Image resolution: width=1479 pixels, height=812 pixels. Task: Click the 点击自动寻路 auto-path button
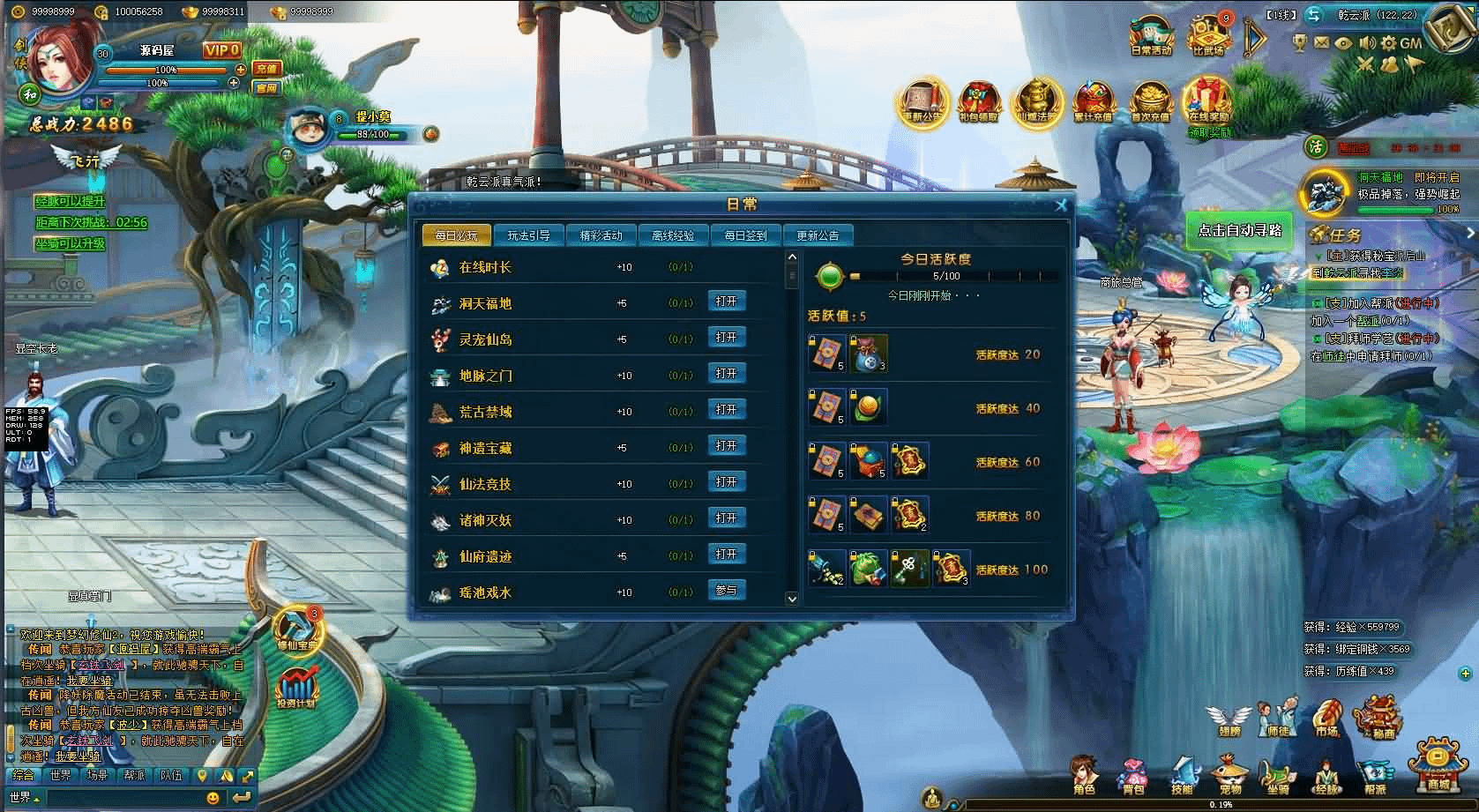[1239, 231]
